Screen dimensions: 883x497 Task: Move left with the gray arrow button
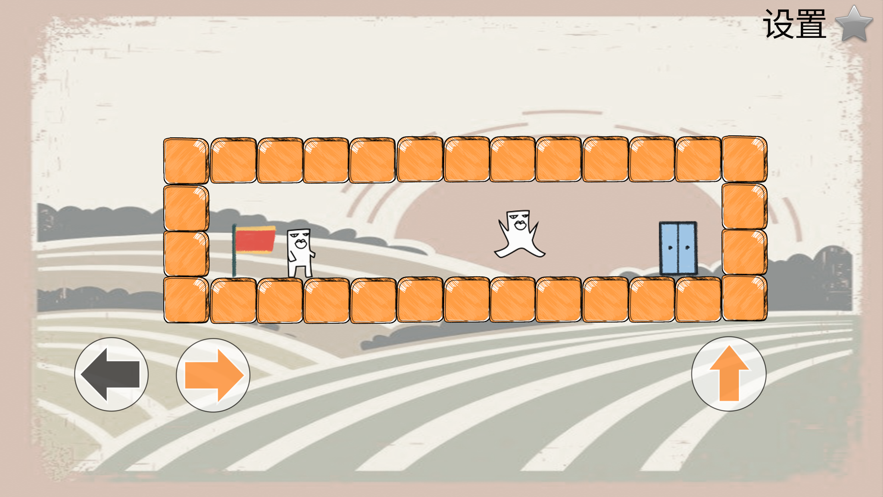[x=112, y=375]
